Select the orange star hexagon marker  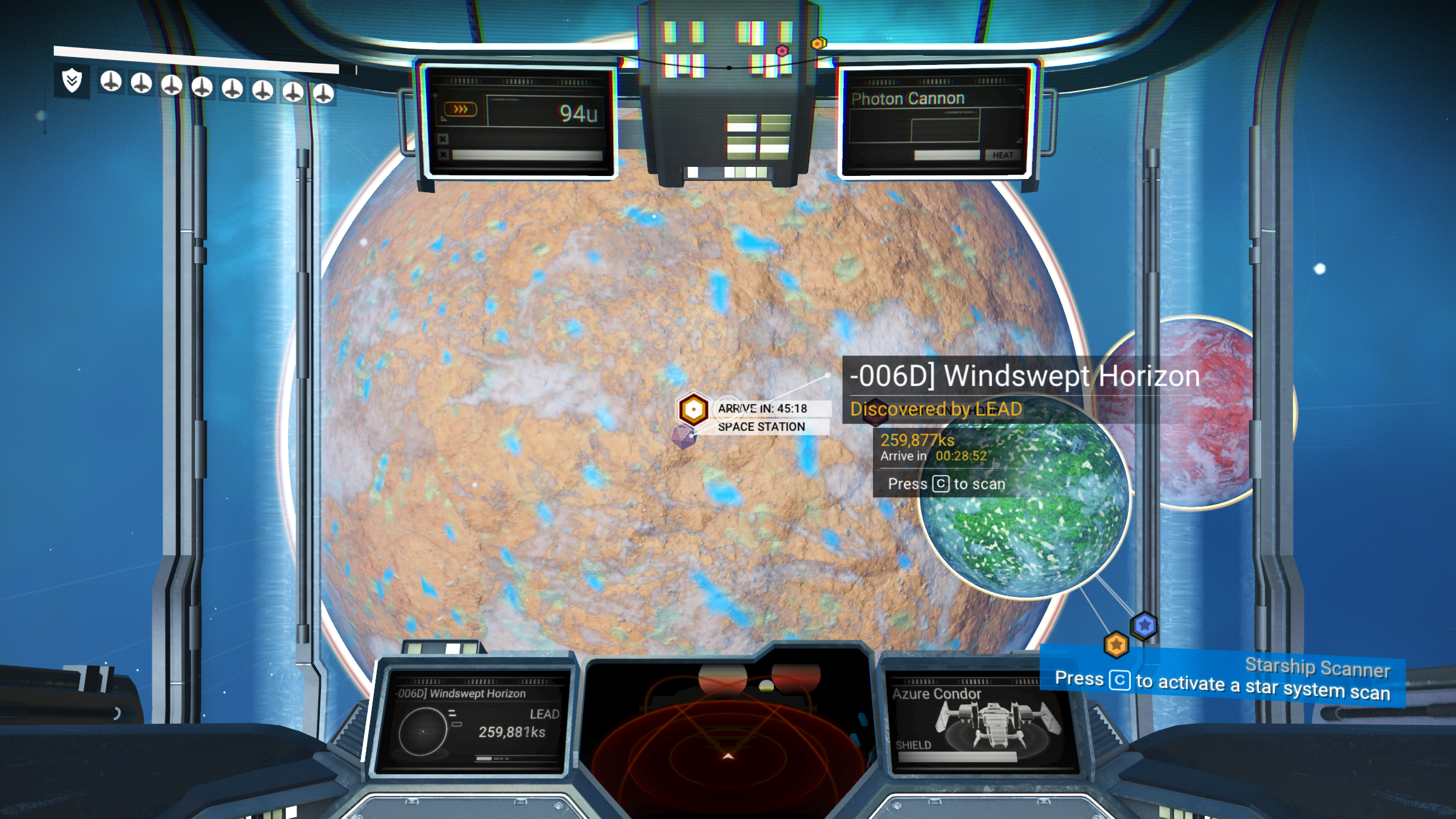1116,645
